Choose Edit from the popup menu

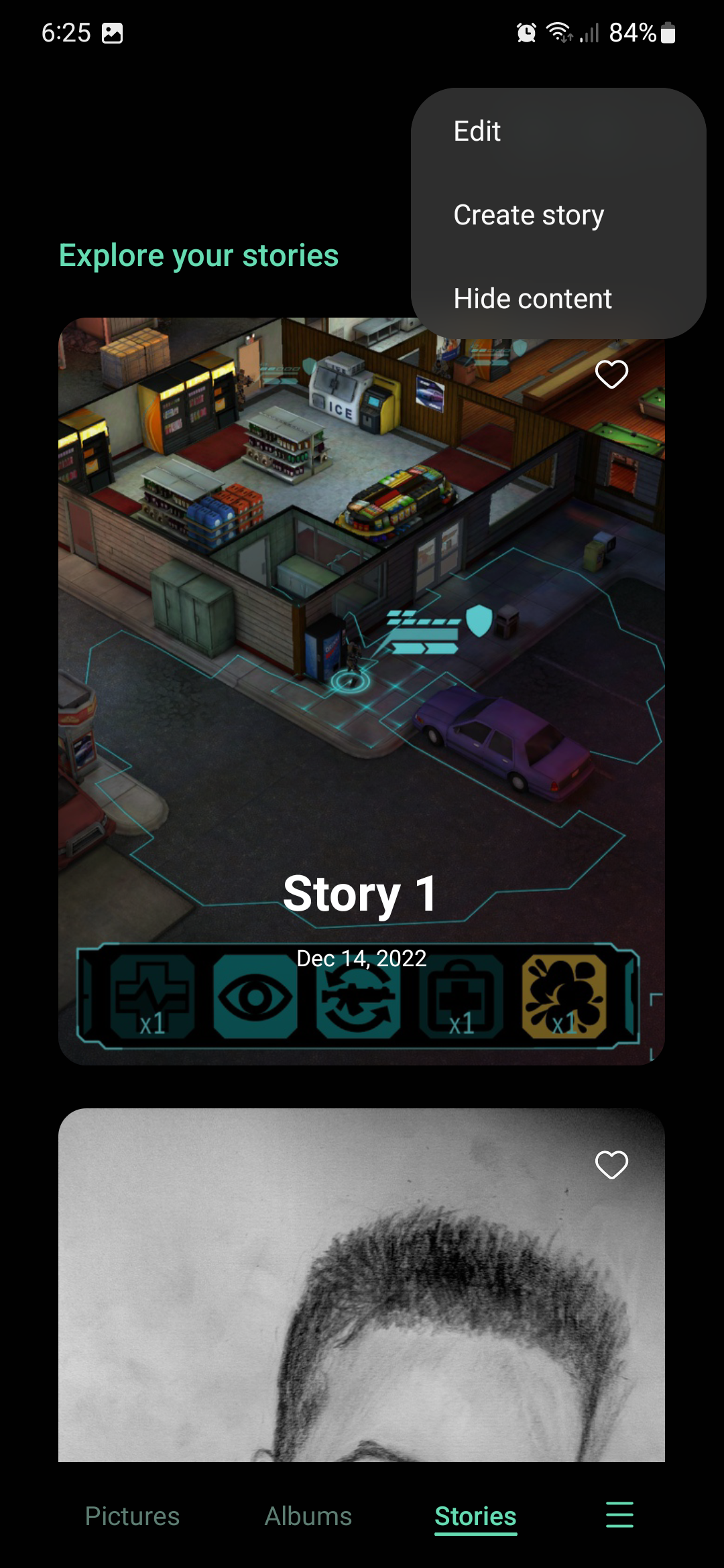(477, 131)
